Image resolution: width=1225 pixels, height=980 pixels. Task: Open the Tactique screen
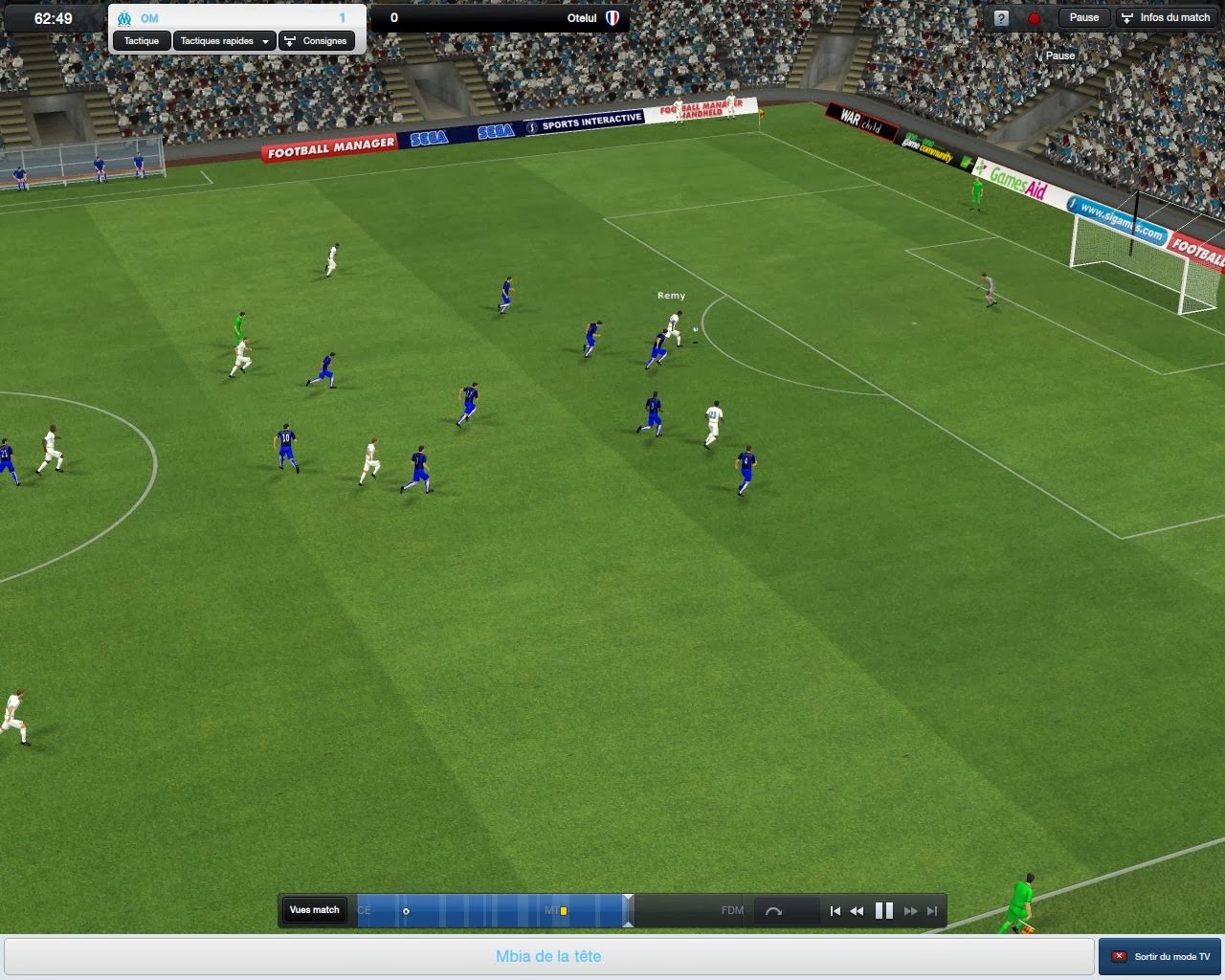[141, 41]
